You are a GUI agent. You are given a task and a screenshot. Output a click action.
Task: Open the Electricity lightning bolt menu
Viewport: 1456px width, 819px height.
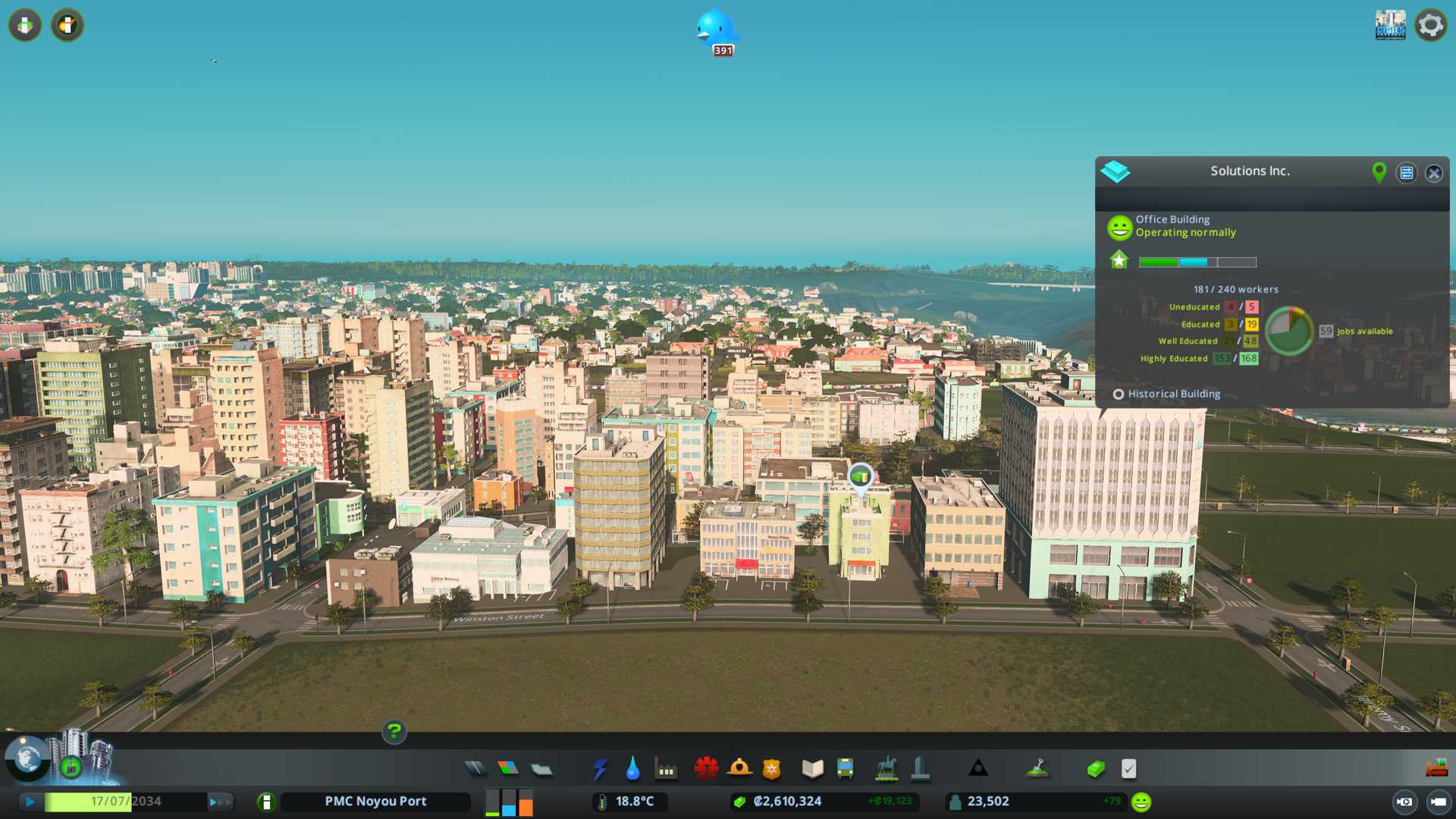coord(600,769)
